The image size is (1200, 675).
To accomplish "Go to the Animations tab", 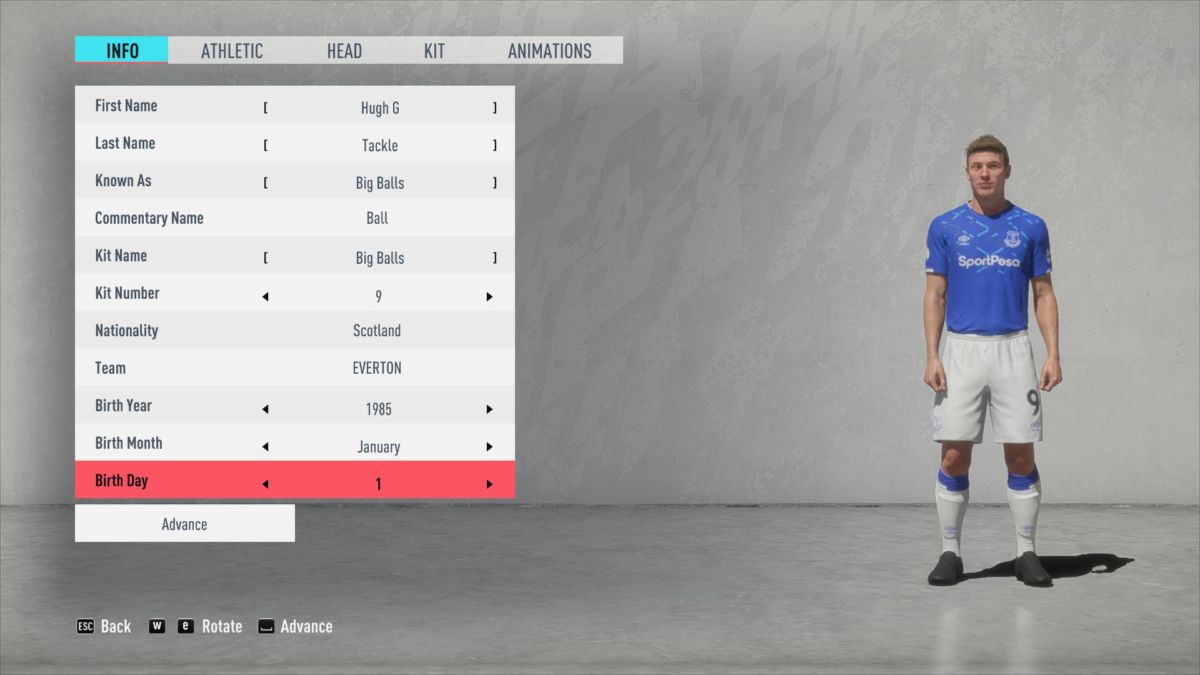I will click(x=549, y=51).
